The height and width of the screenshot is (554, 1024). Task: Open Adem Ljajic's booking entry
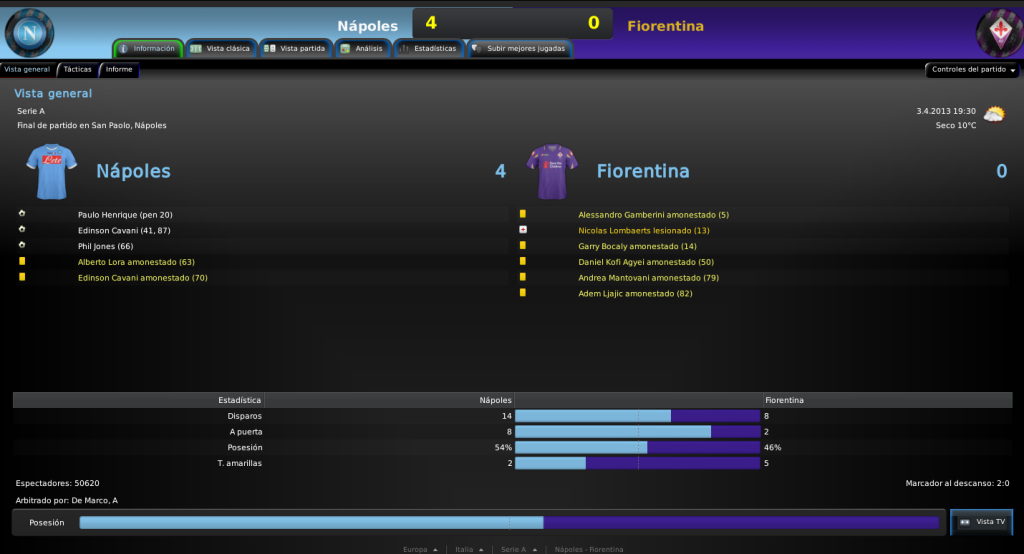click(x=635, y=294)
